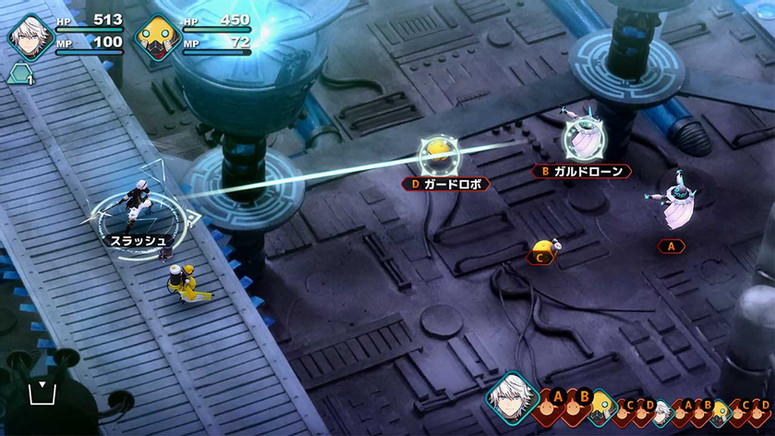The height and width of the screenshot is (436, 775).
Task: Click the large hero portrait in the turn order
Action: coord(512,396)
